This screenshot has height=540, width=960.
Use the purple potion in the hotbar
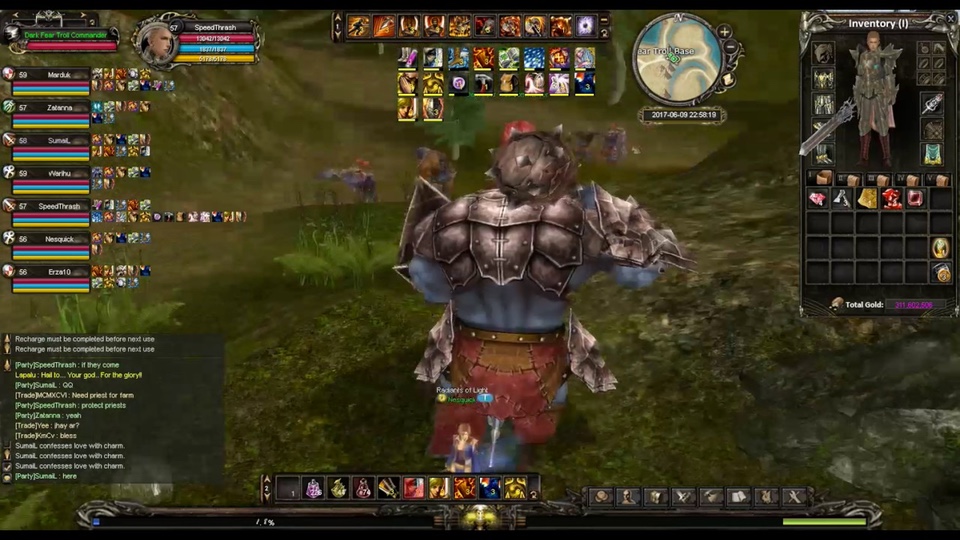click(x=313, y=488)
